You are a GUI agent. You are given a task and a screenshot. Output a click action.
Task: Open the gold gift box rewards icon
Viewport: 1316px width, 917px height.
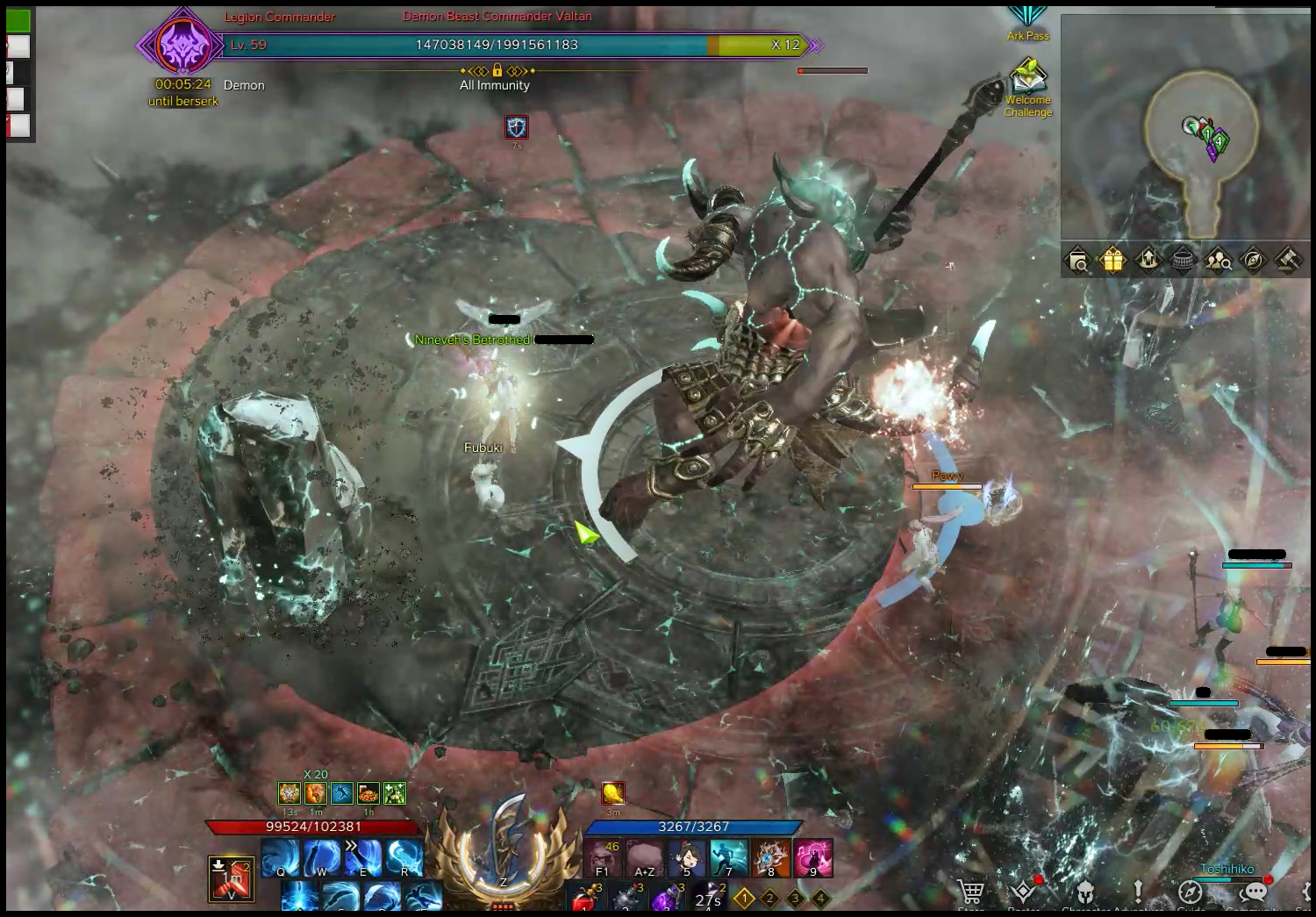click(1112, 261)
